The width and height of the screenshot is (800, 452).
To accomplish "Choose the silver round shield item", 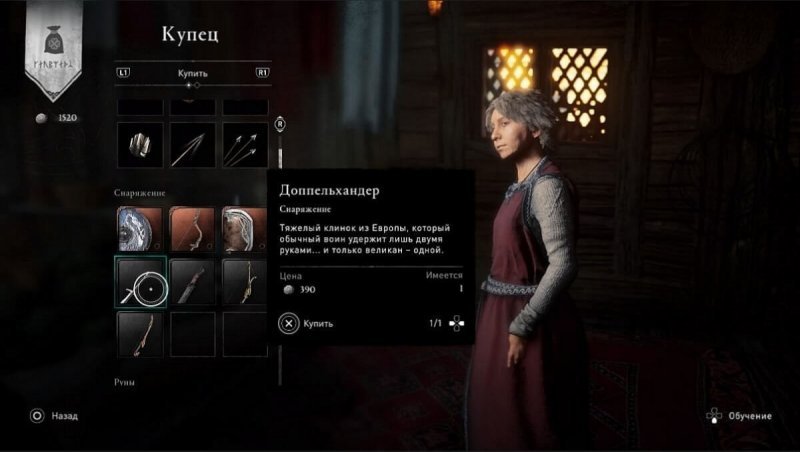I will [x=140, y=228].
